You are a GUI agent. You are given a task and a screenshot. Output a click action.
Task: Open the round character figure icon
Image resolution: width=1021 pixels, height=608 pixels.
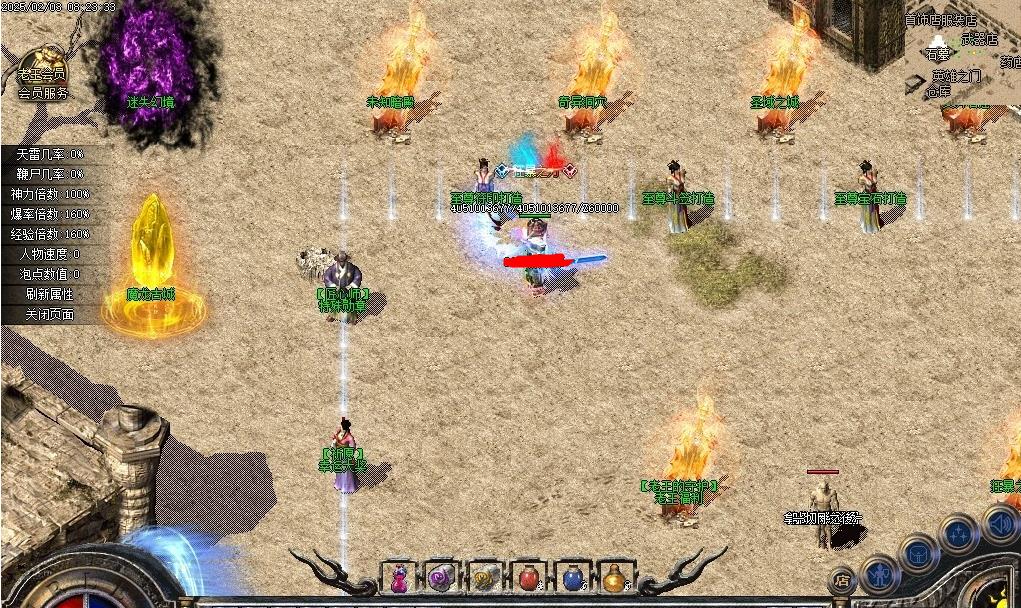(x=880, y=574)
